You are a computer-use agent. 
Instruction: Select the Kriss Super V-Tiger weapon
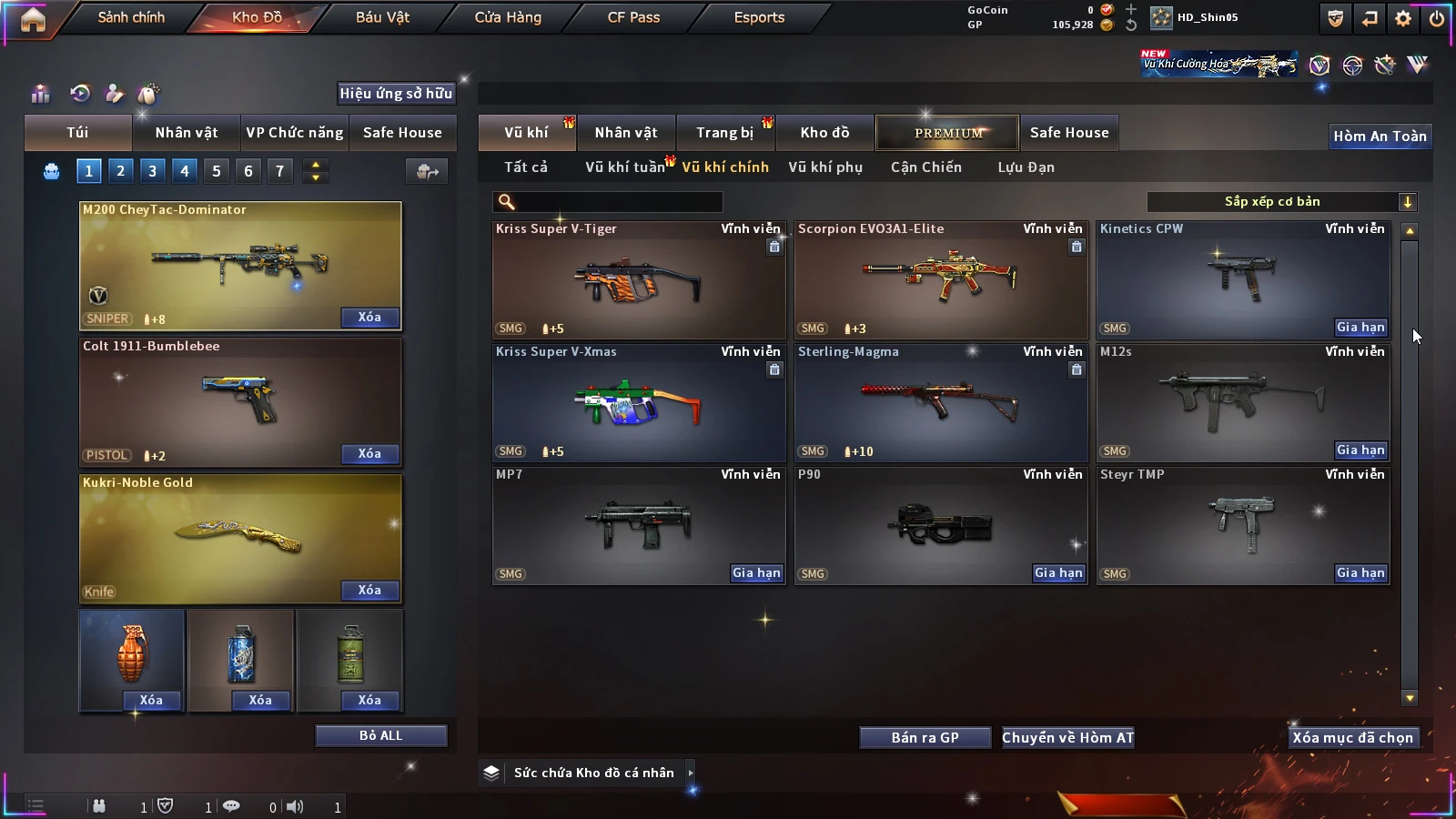(638, 280)
